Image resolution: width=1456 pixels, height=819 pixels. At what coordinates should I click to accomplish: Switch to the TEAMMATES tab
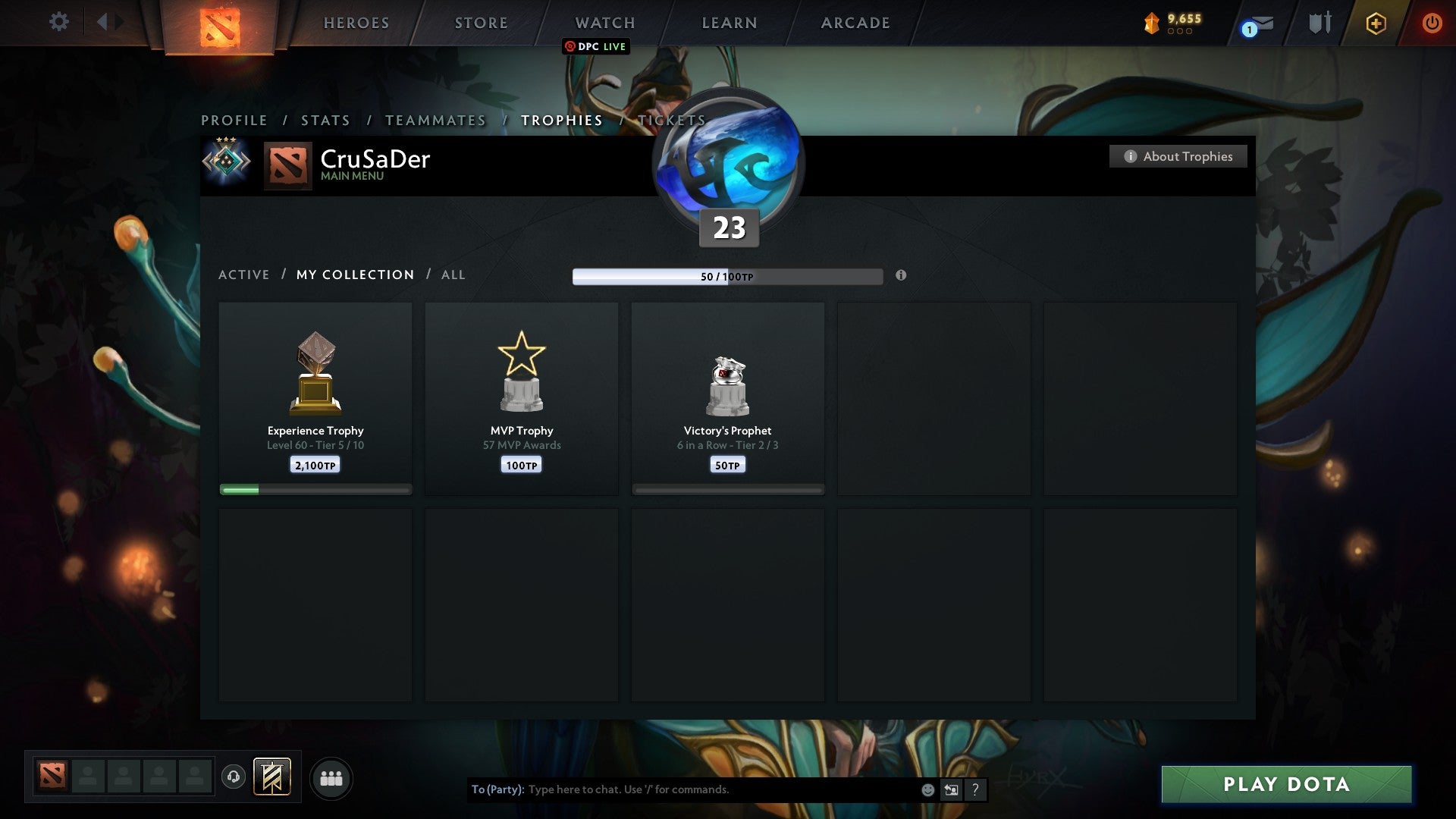435,120
